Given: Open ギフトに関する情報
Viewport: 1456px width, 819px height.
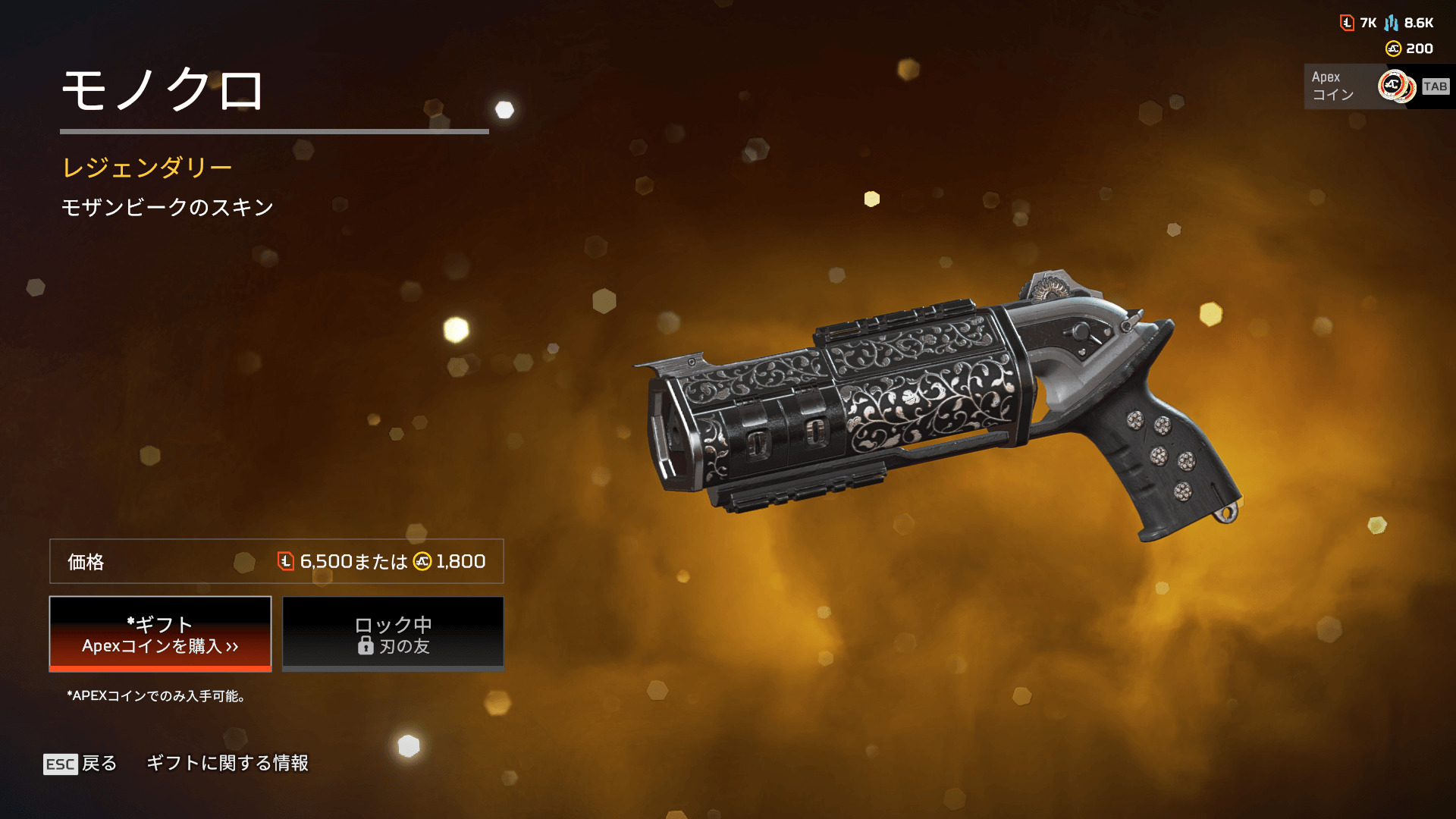Looking at the screenshot, I should [x=227, y=763].
